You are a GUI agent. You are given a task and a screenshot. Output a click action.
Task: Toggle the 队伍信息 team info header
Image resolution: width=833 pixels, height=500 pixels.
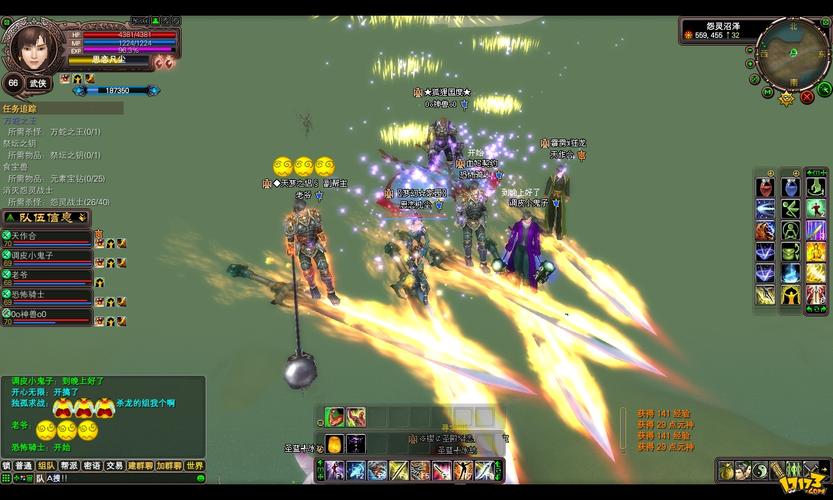click(x=46, y=217)
